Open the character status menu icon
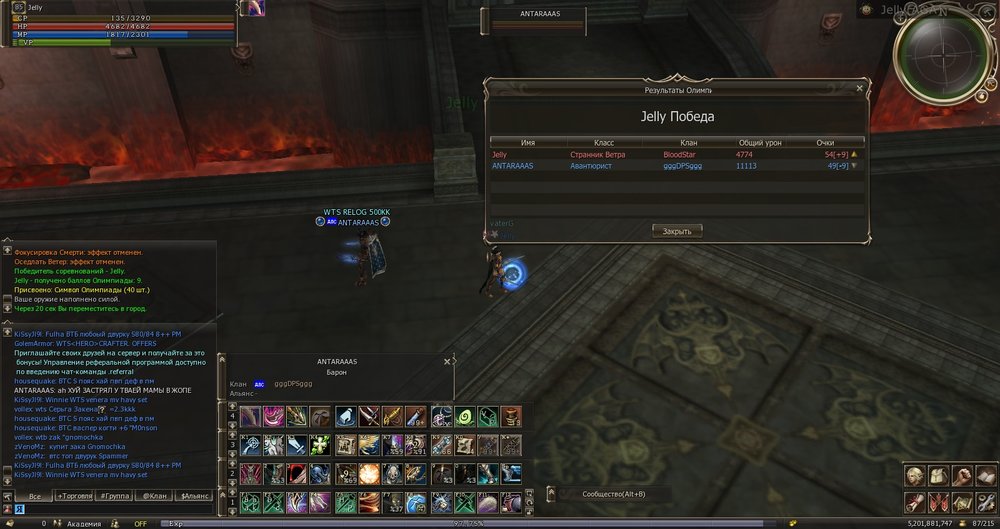This screenshot has height=529, width=1000. coord(915,475)
